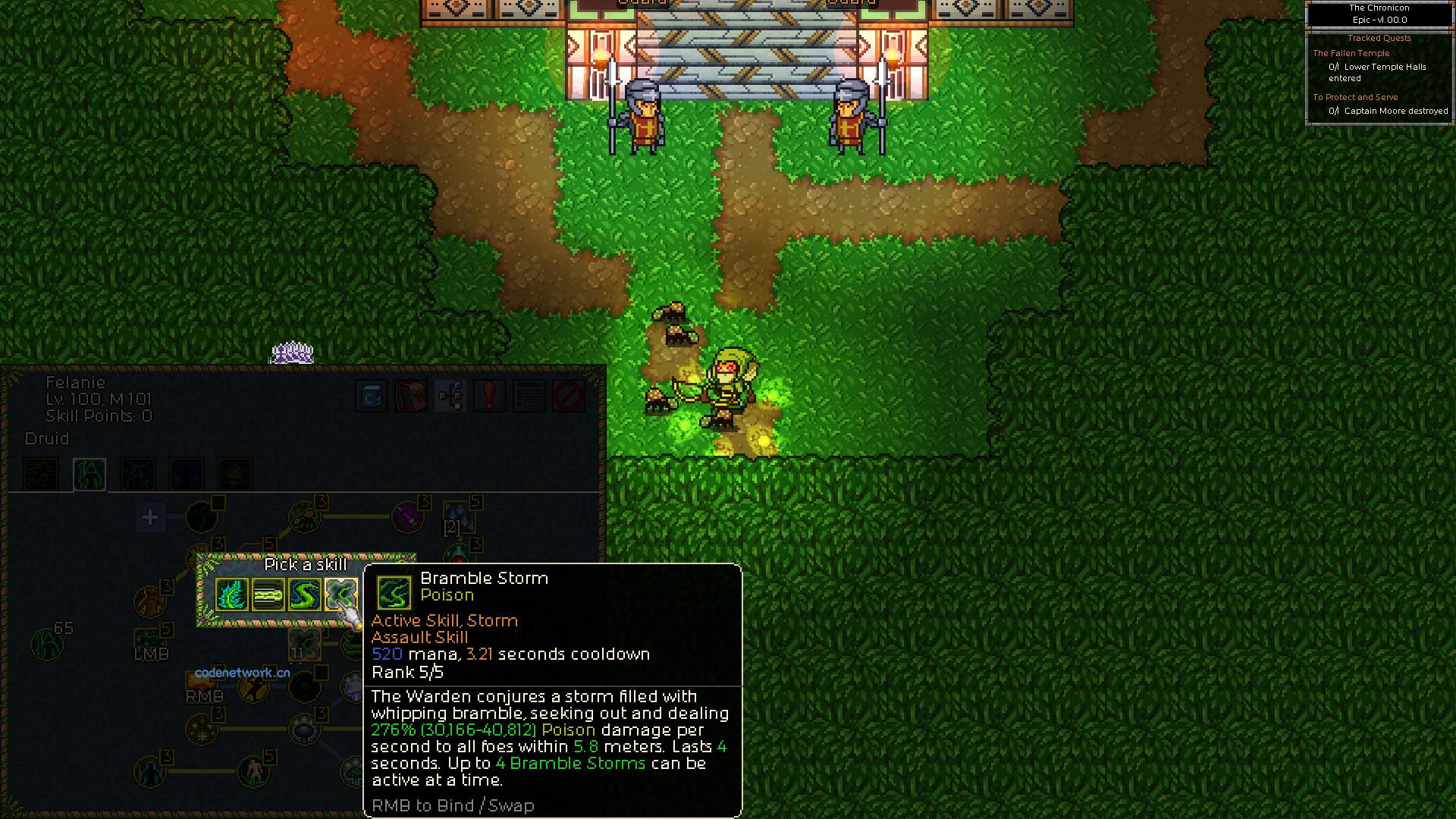Switch to the leftmost Druid skill tree tab
The height and width of the screenshot is (819, 1456).
pyautogui.click(x=42, y=474)
